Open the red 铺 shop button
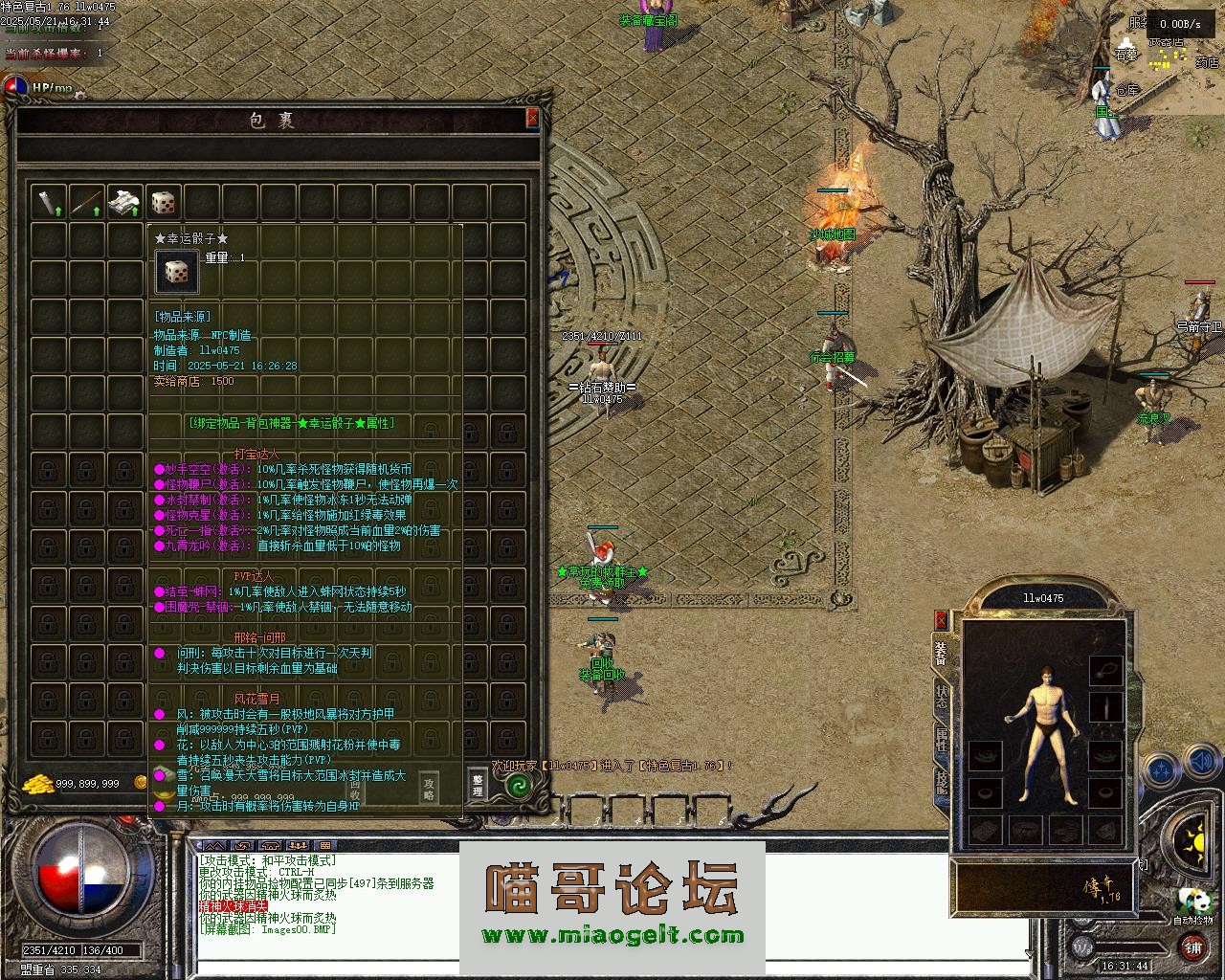Image resolution: width=1225 pixels, height=980 pixels. coord(1192,947)
